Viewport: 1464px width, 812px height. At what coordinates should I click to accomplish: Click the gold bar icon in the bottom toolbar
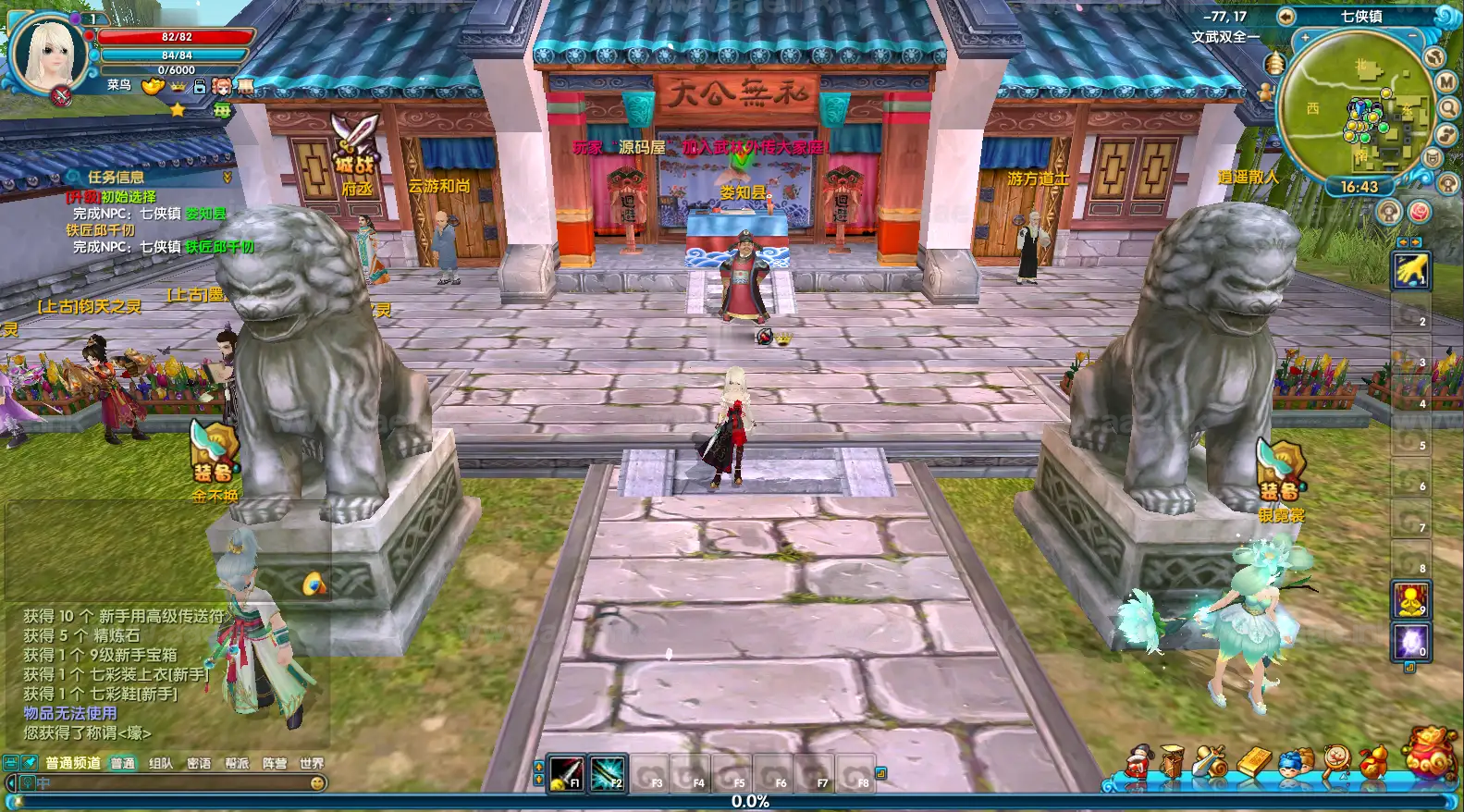[1253, 760]
